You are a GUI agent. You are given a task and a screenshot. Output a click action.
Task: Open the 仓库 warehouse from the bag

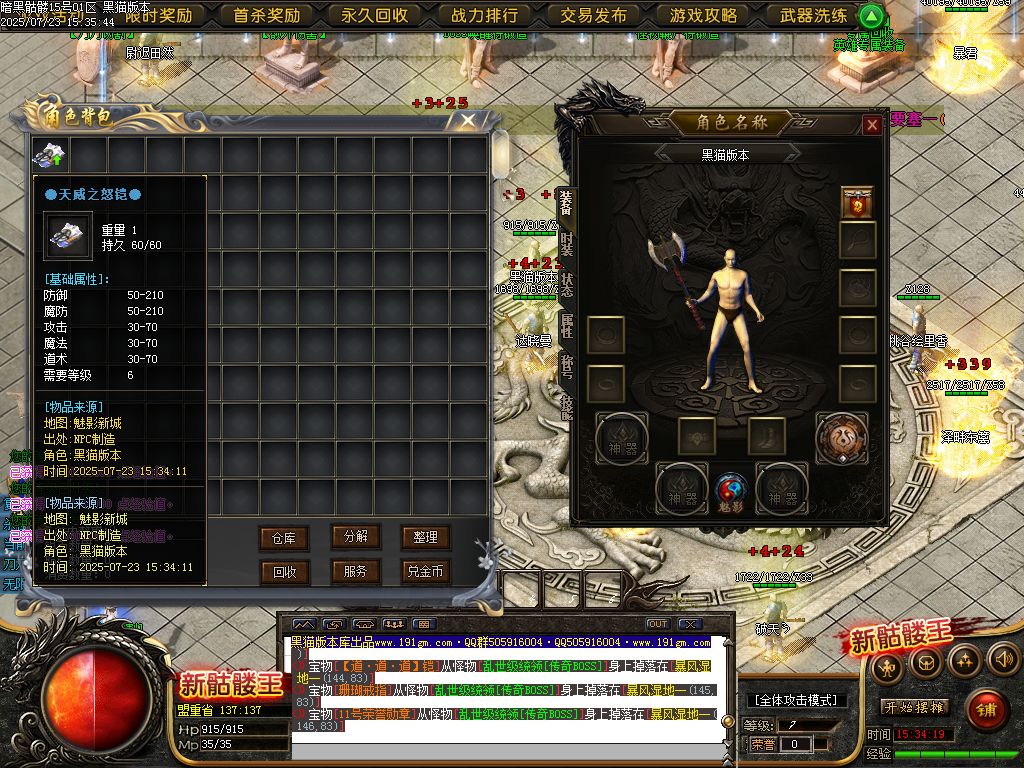point(284,538)
